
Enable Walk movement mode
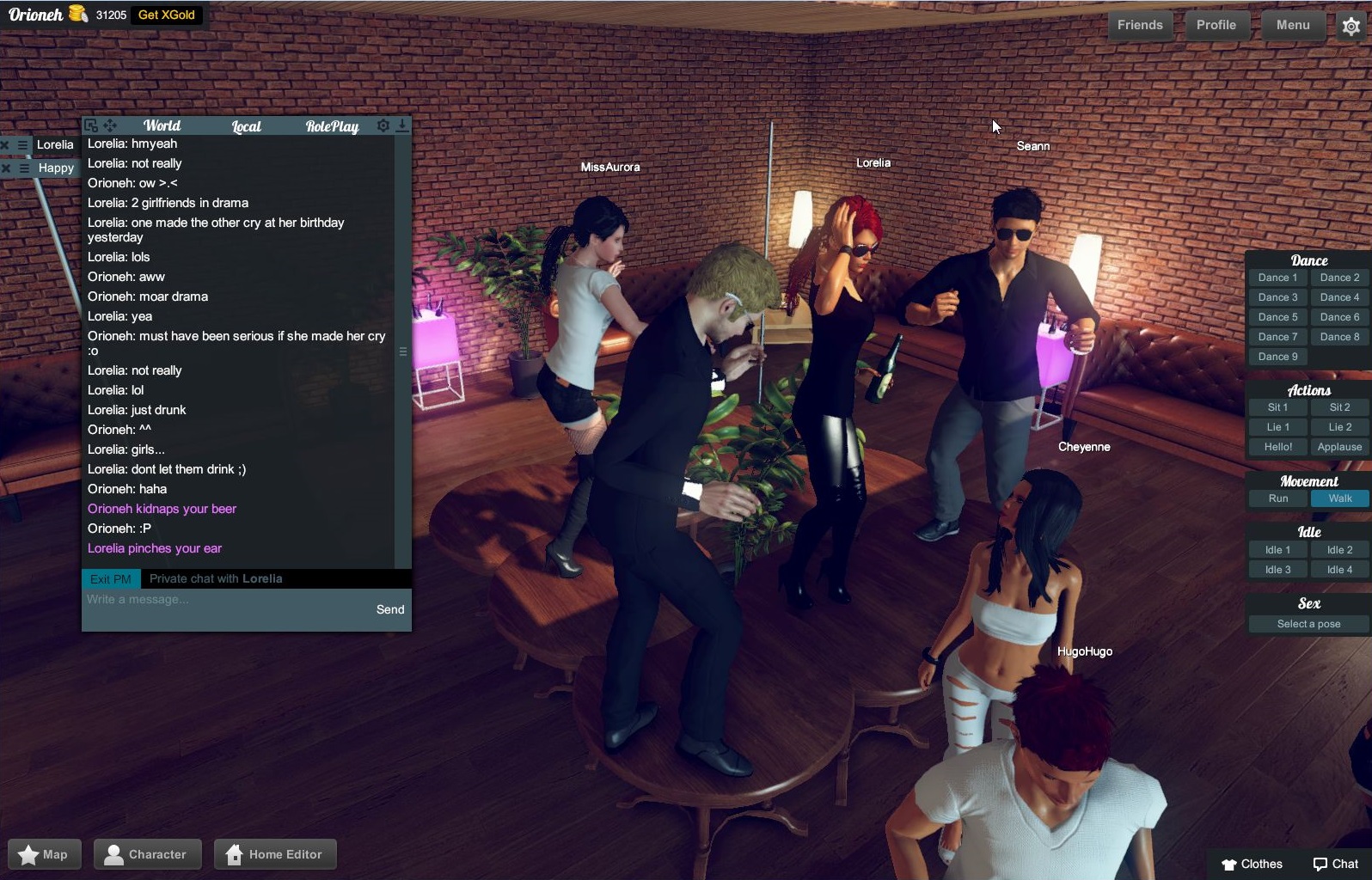click(1339, 498)
